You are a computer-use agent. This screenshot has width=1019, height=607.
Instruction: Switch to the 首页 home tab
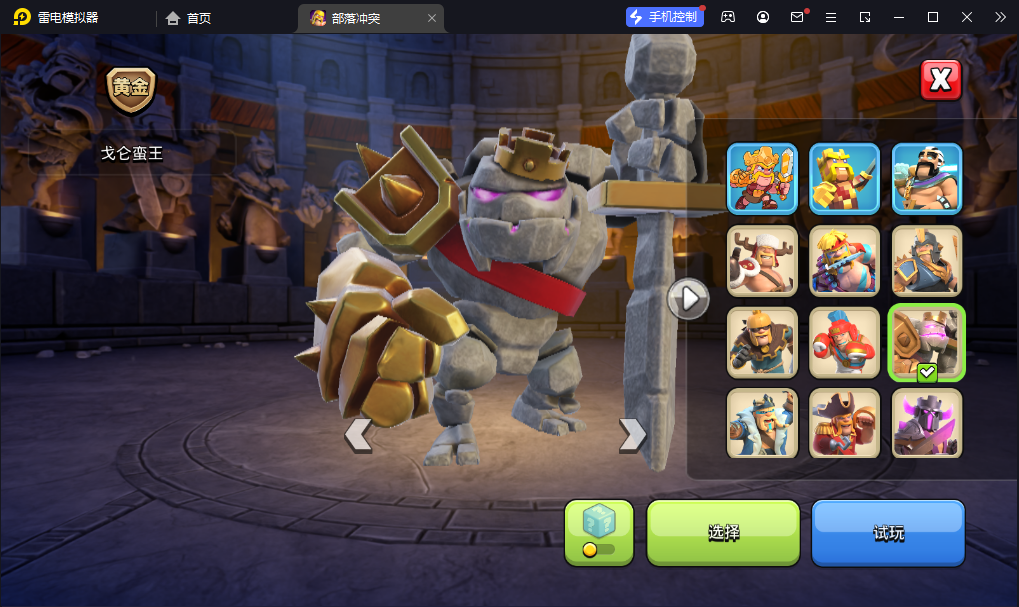click(x=188, y=18)
